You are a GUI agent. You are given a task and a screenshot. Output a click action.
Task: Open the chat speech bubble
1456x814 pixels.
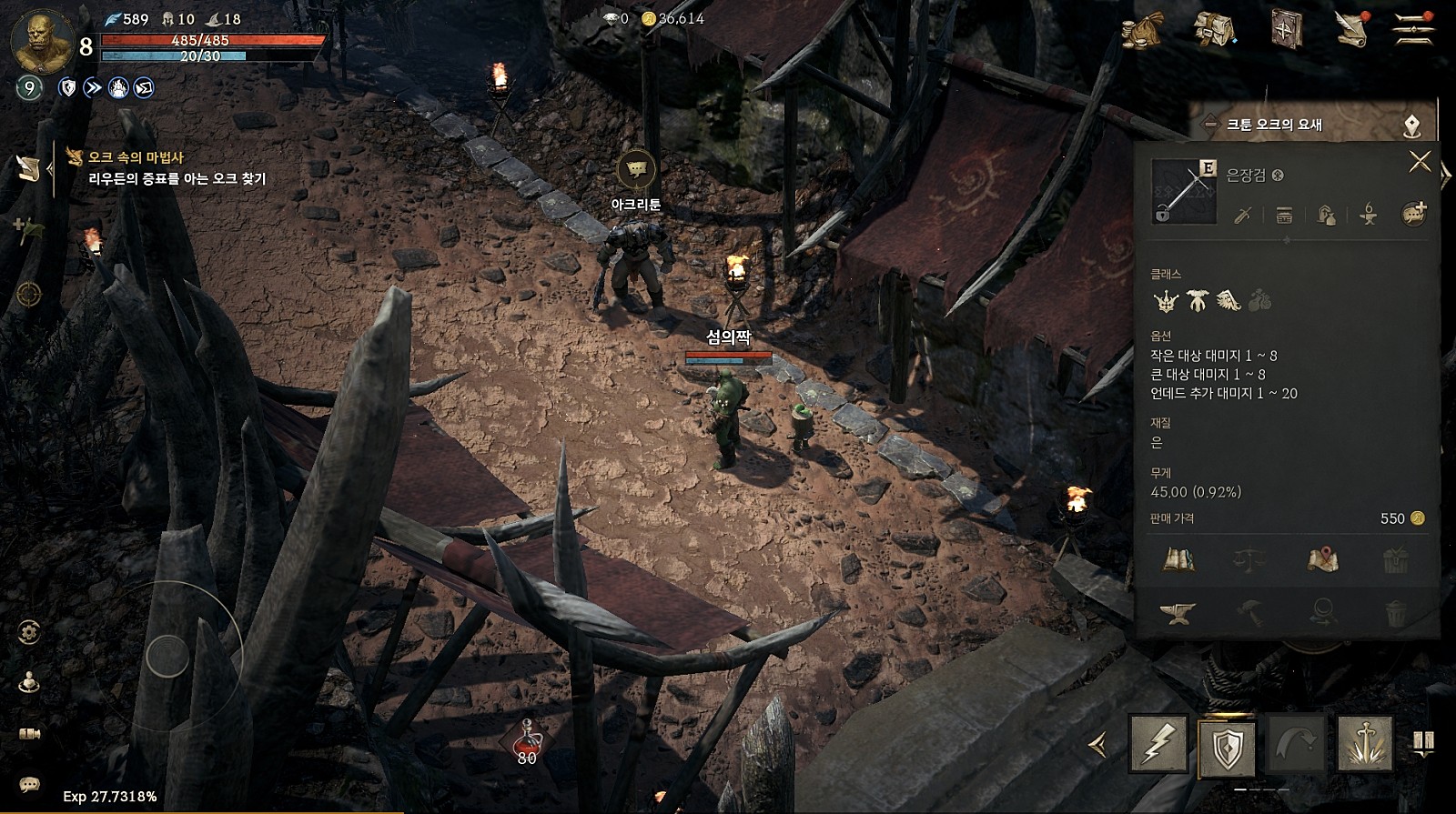pyautogui.click(x=29, y=783)
